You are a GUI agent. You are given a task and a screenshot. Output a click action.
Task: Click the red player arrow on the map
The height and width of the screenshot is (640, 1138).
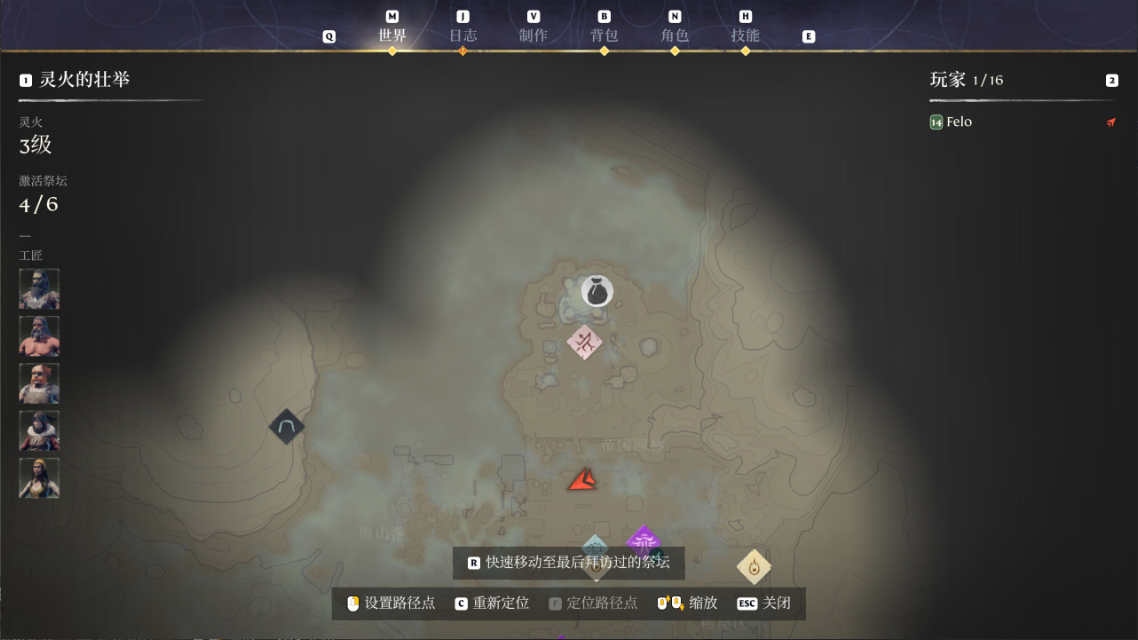[x=582, y=481]
